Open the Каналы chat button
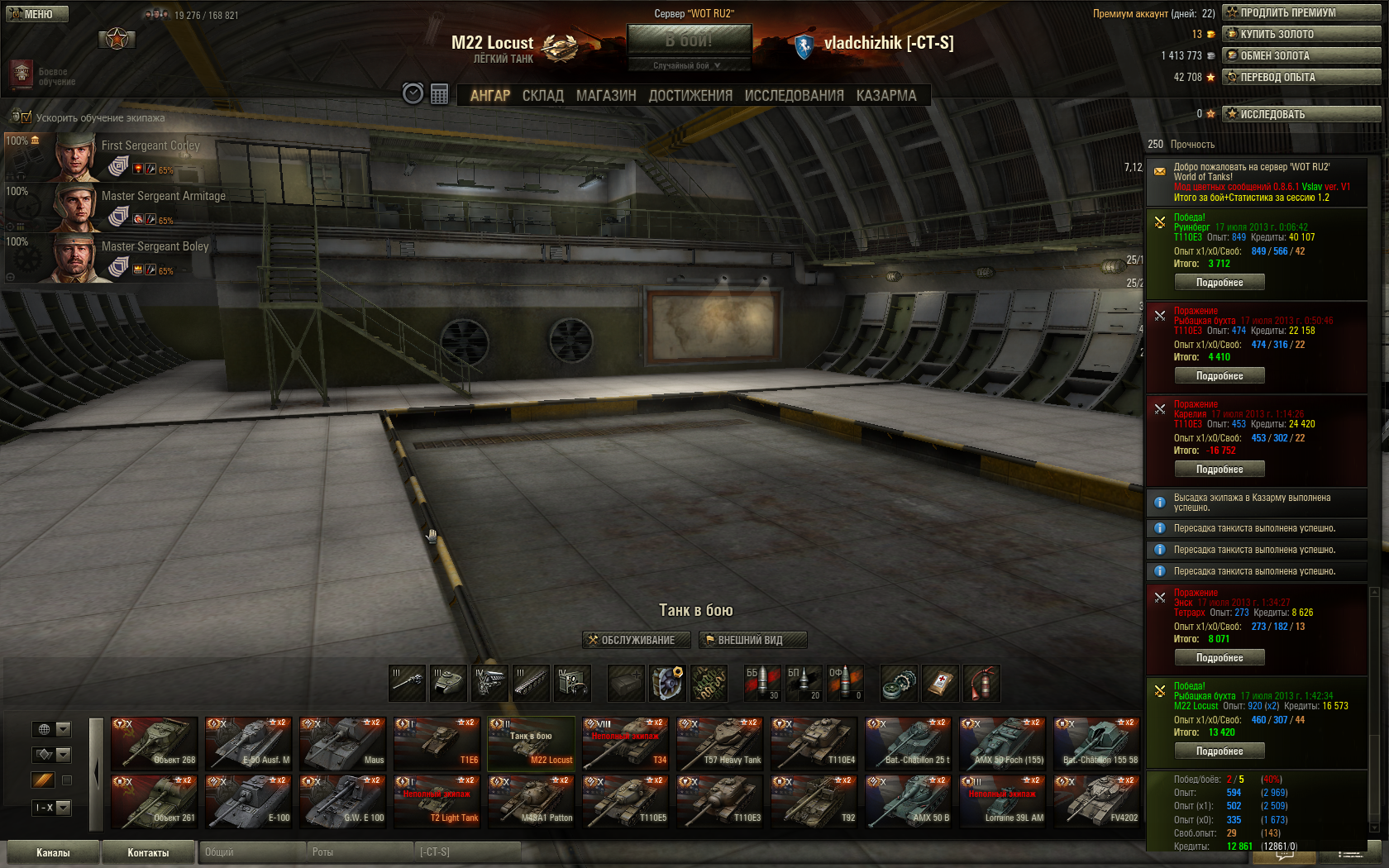This screenshot has width=1389, height=868. (x=53, y=852)
